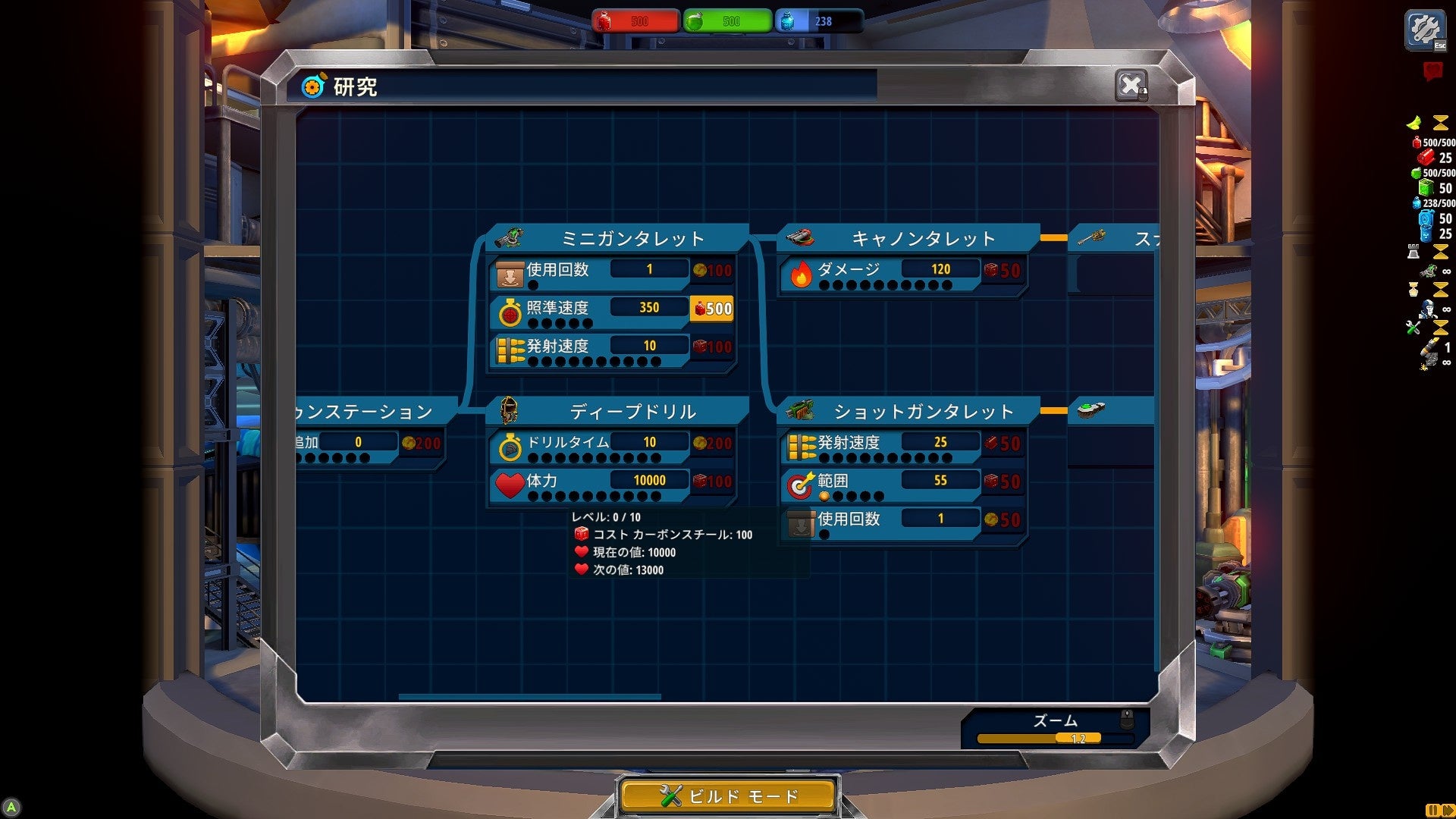Viewport: 1456px width, 819px height.
Task: Research Cannon Turret ダメージ upgrade
Action: pos(1003,271)
